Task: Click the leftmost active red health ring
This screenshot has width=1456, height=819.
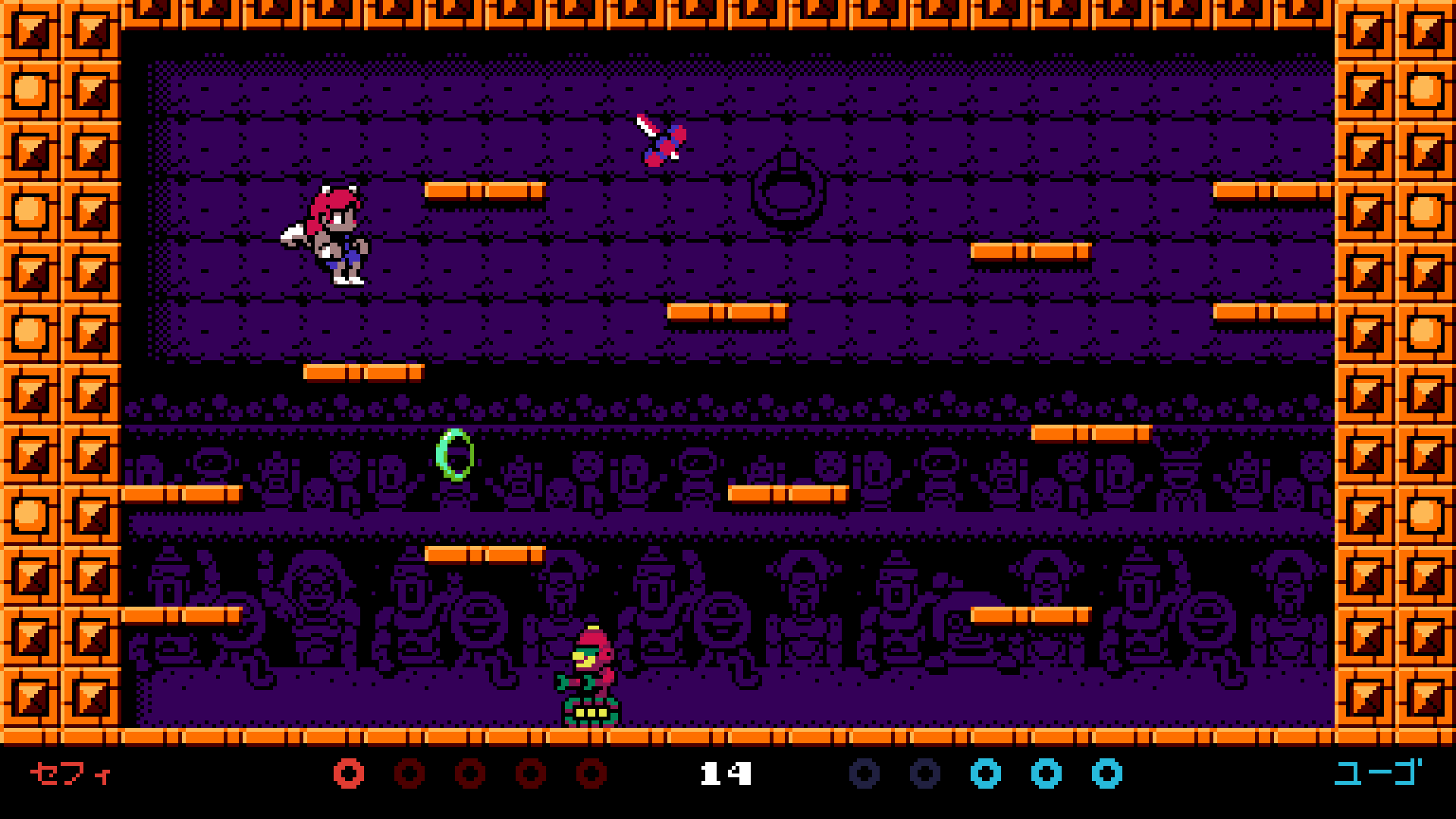Action: click(349, 774)
